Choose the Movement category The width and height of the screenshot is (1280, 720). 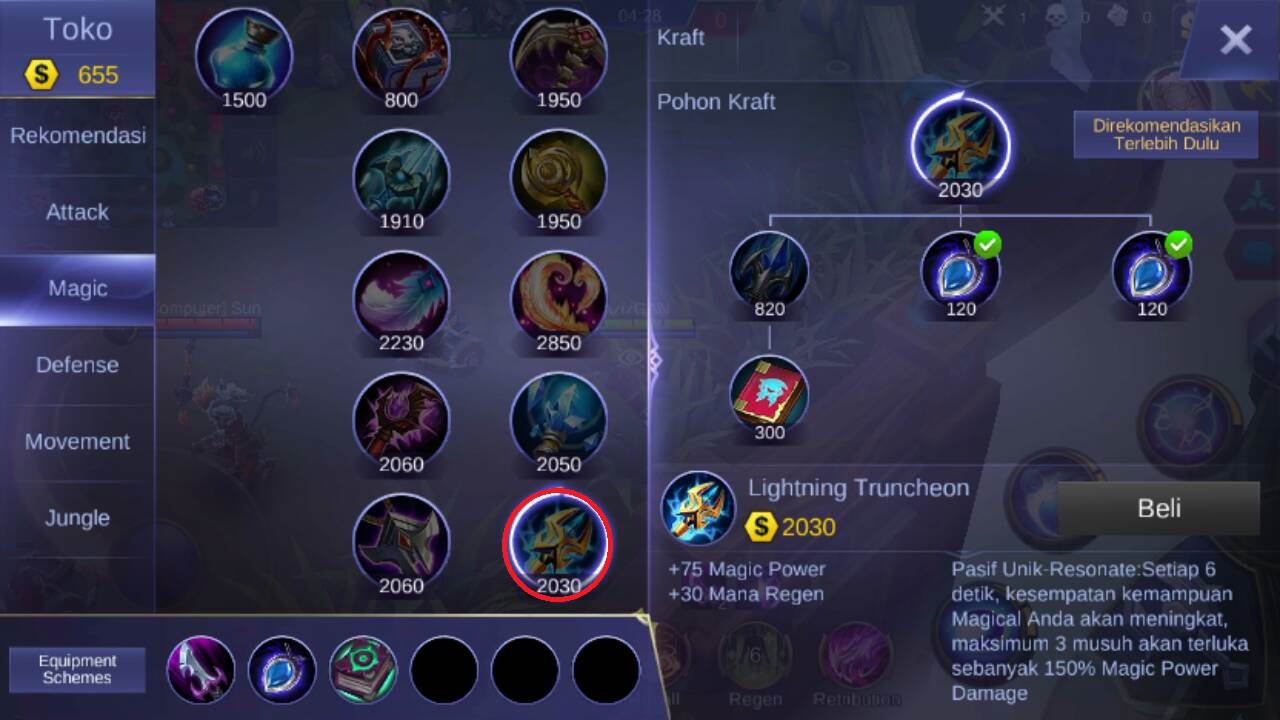coord(78,442)
